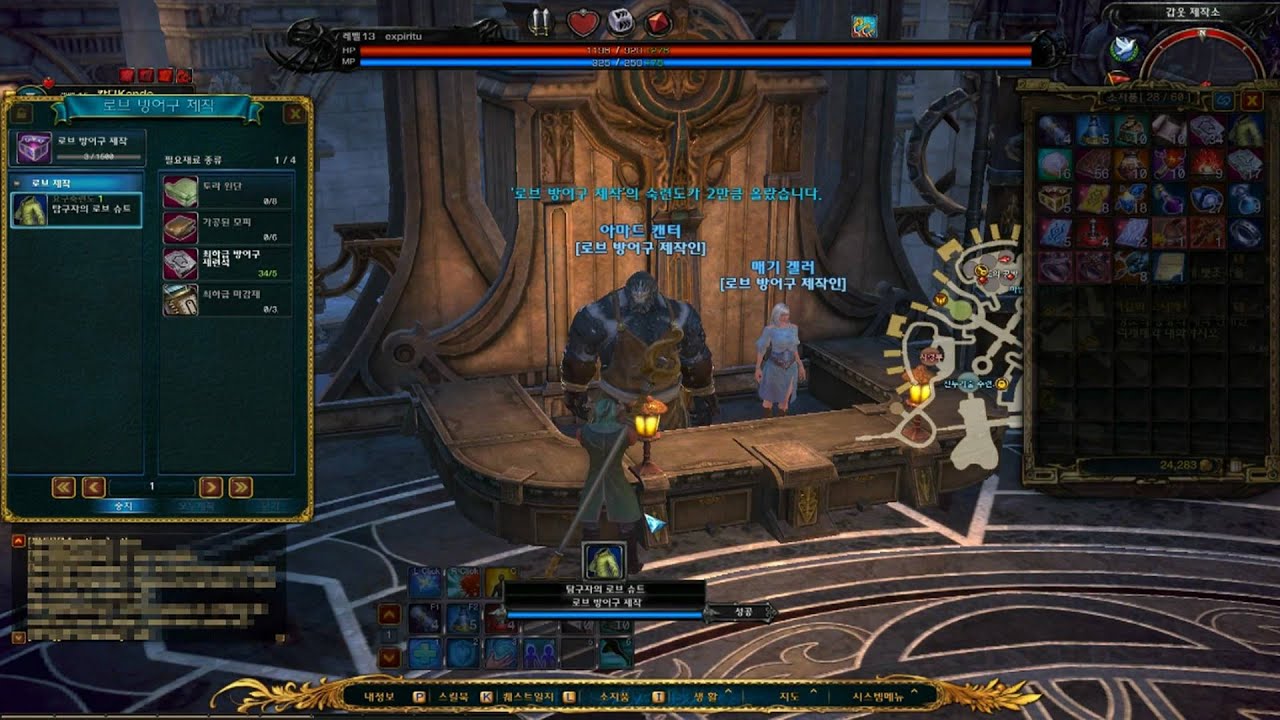This screenshot has width=1280, height=720.
Task: Collapse the 로브 제작 recipe category
Action: pyautogui.click(x=19, y=184)
